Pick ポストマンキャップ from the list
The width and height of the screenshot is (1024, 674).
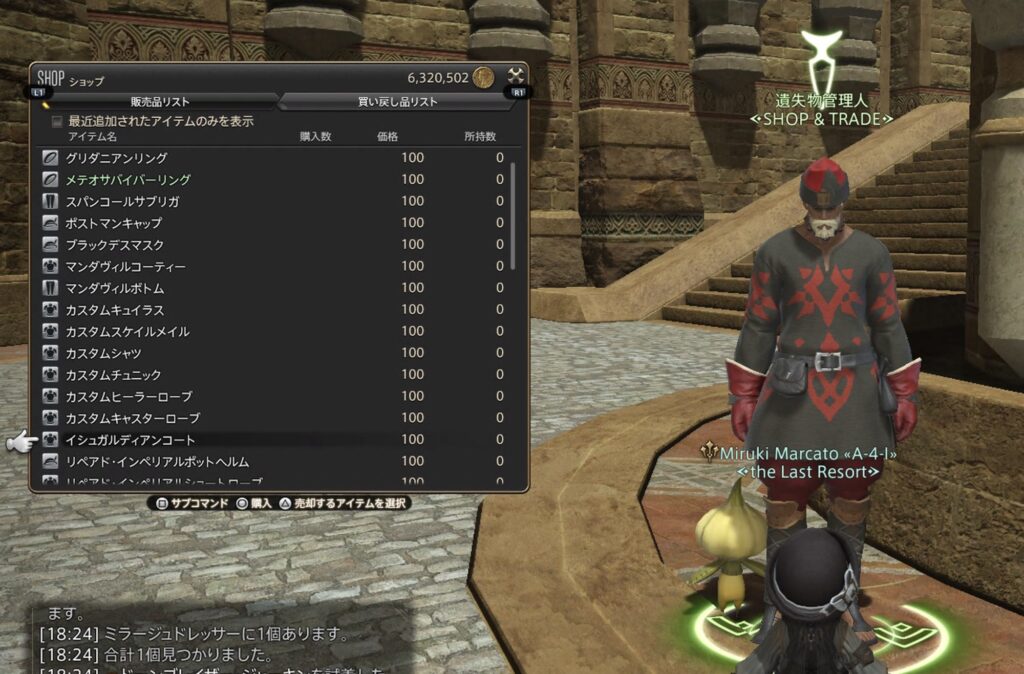click(112, 223)
